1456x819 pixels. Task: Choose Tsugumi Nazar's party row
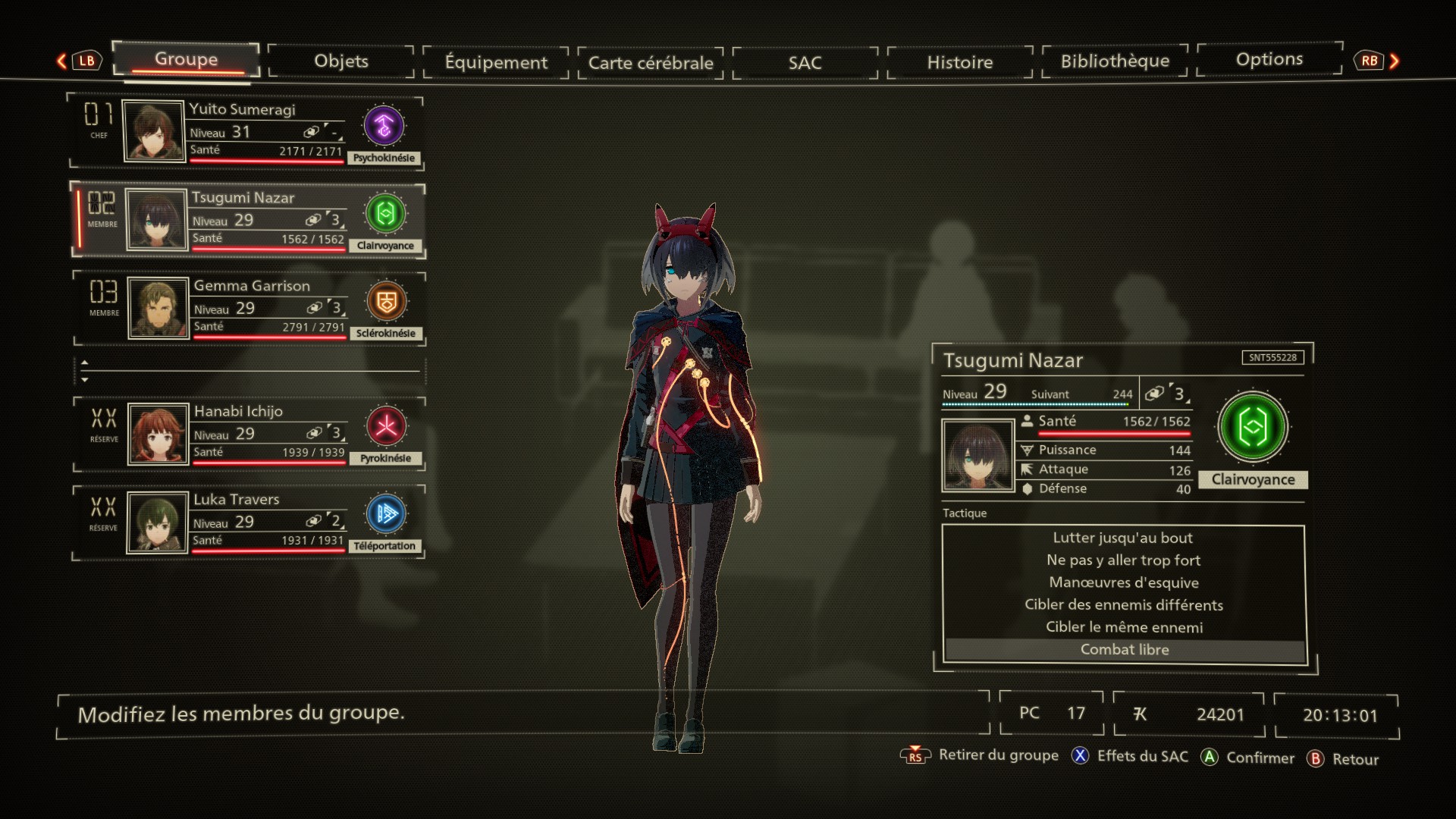tap(249, 220)
